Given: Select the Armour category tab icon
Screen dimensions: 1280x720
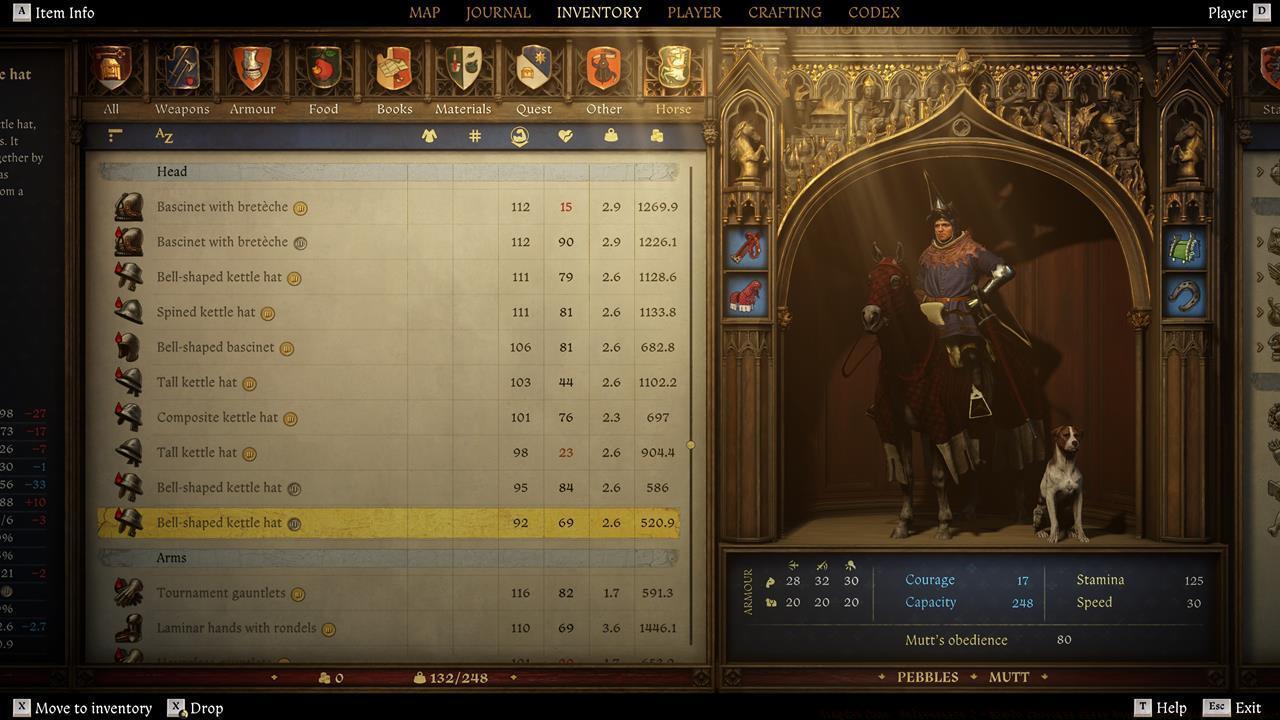Looking at the screenshot, I should pos(252,70).
